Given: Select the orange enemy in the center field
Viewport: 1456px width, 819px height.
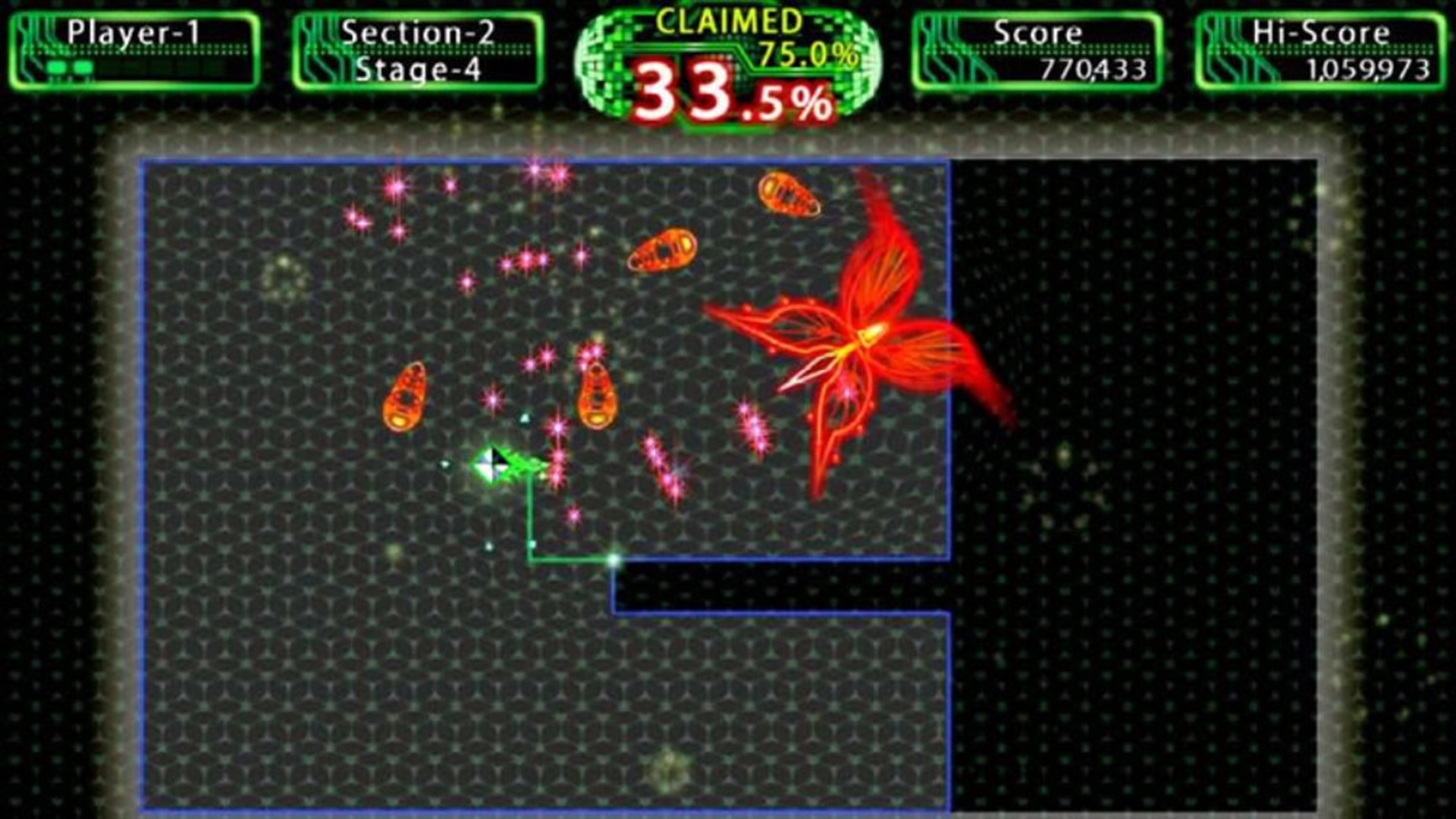Looking at the screenshot, I should (x=599, y=394).
